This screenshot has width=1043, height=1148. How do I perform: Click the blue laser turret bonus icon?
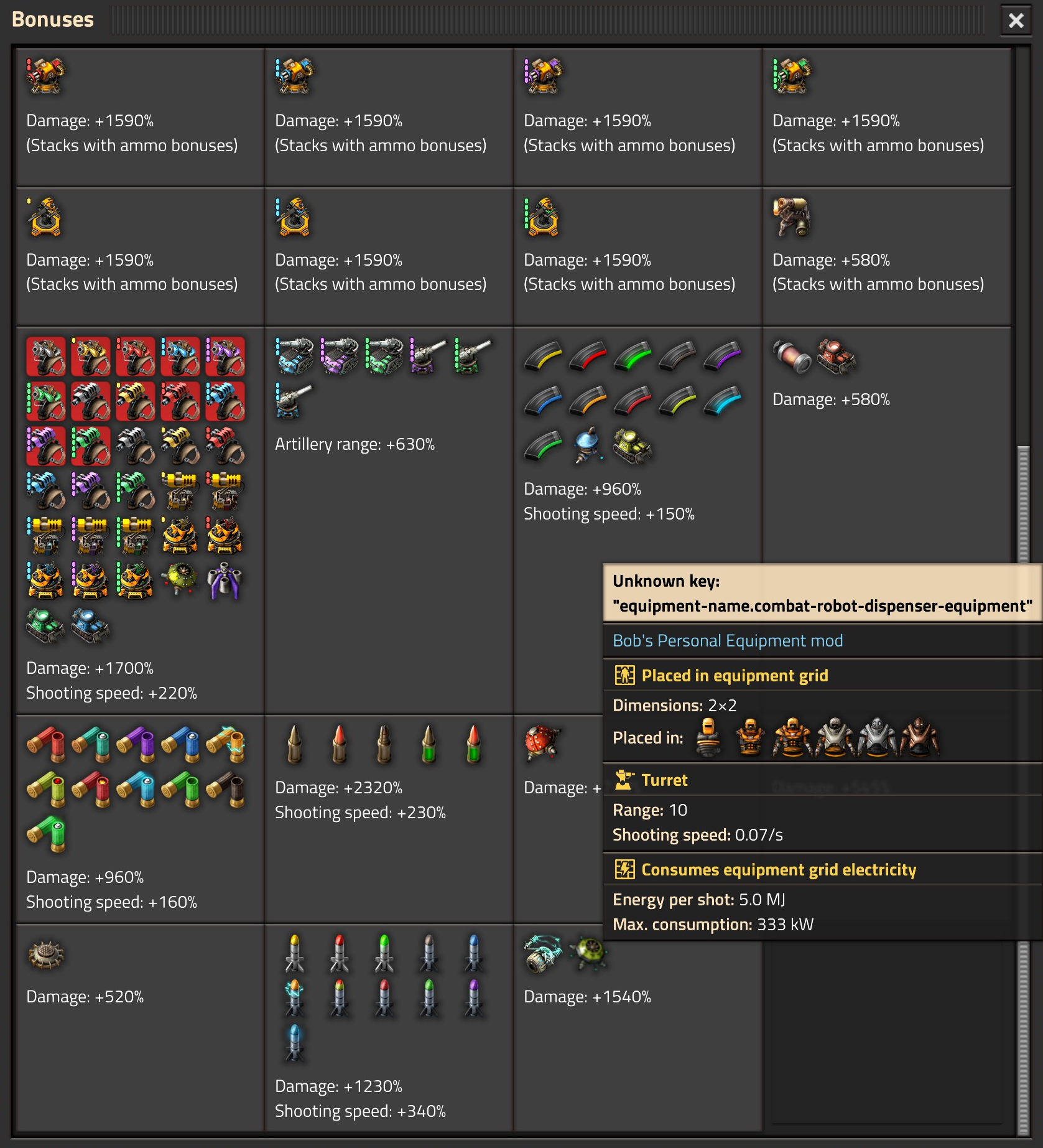point(292,76)
